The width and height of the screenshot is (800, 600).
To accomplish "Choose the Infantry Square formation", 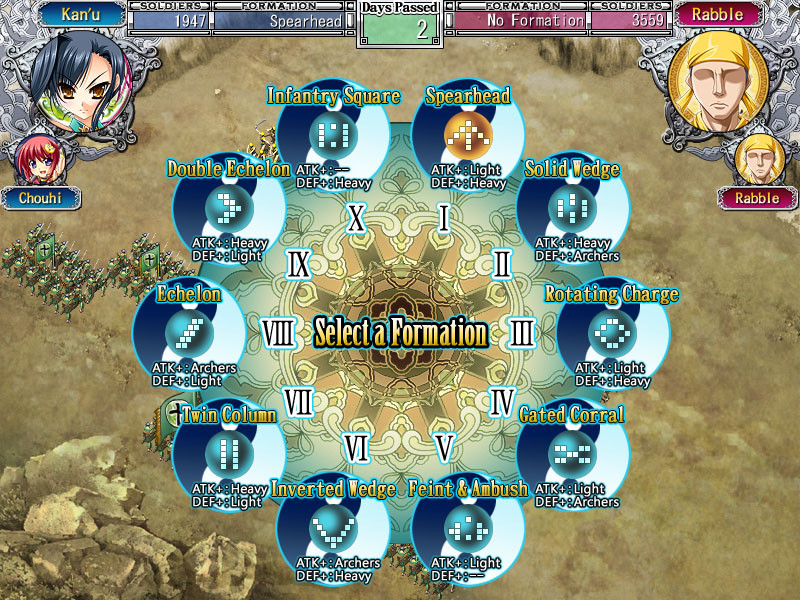I will [x=332, y=132].
